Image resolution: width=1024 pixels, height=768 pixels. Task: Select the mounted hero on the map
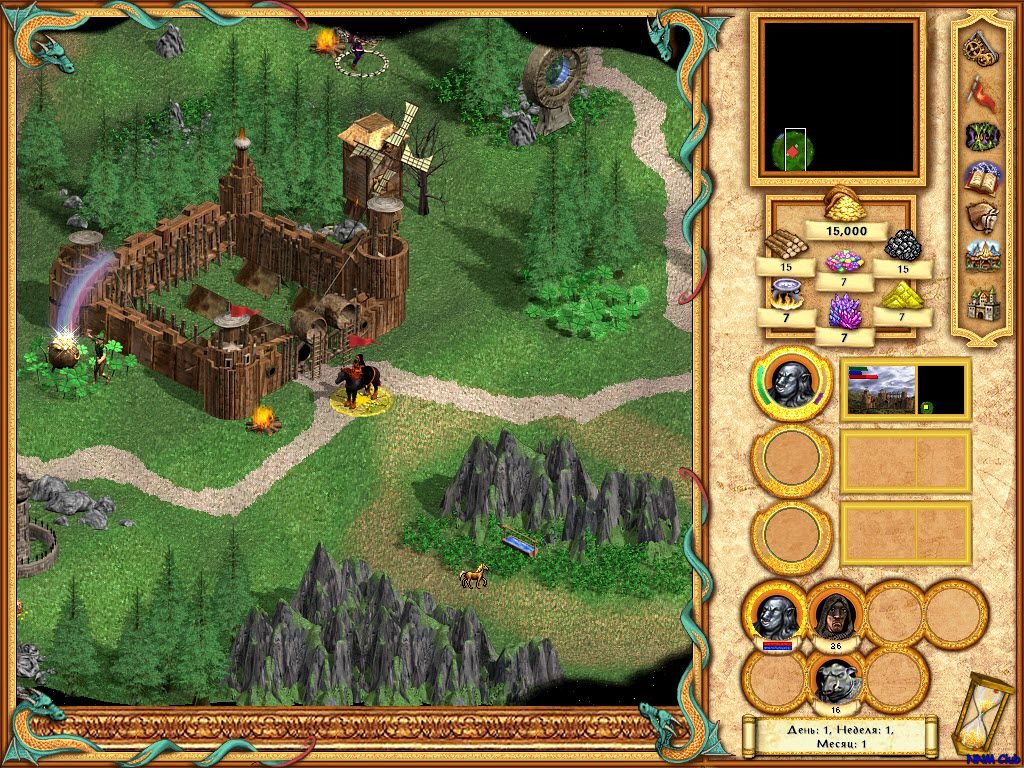(x=357, y=384)
